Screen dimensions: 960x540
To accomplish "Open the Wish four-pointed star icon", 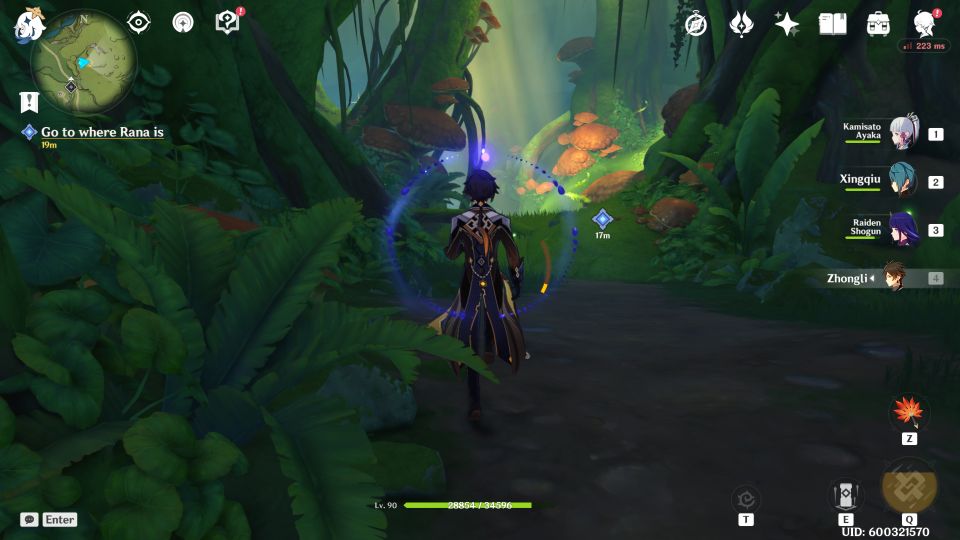I will point(787,24).
